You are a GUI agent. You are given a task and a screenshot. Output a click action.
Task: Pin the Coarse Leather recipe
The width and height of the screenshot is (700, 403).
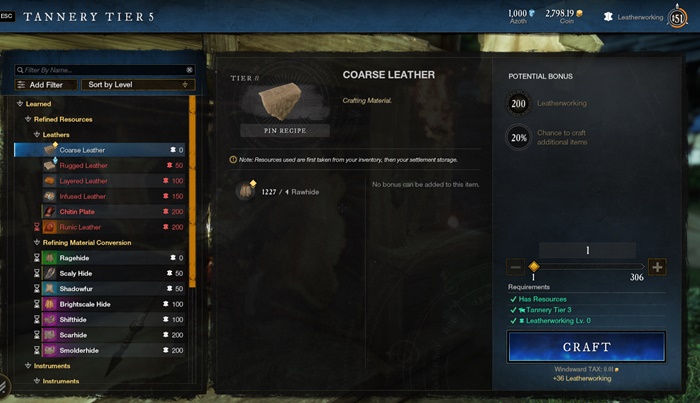(x=283, y=131)
